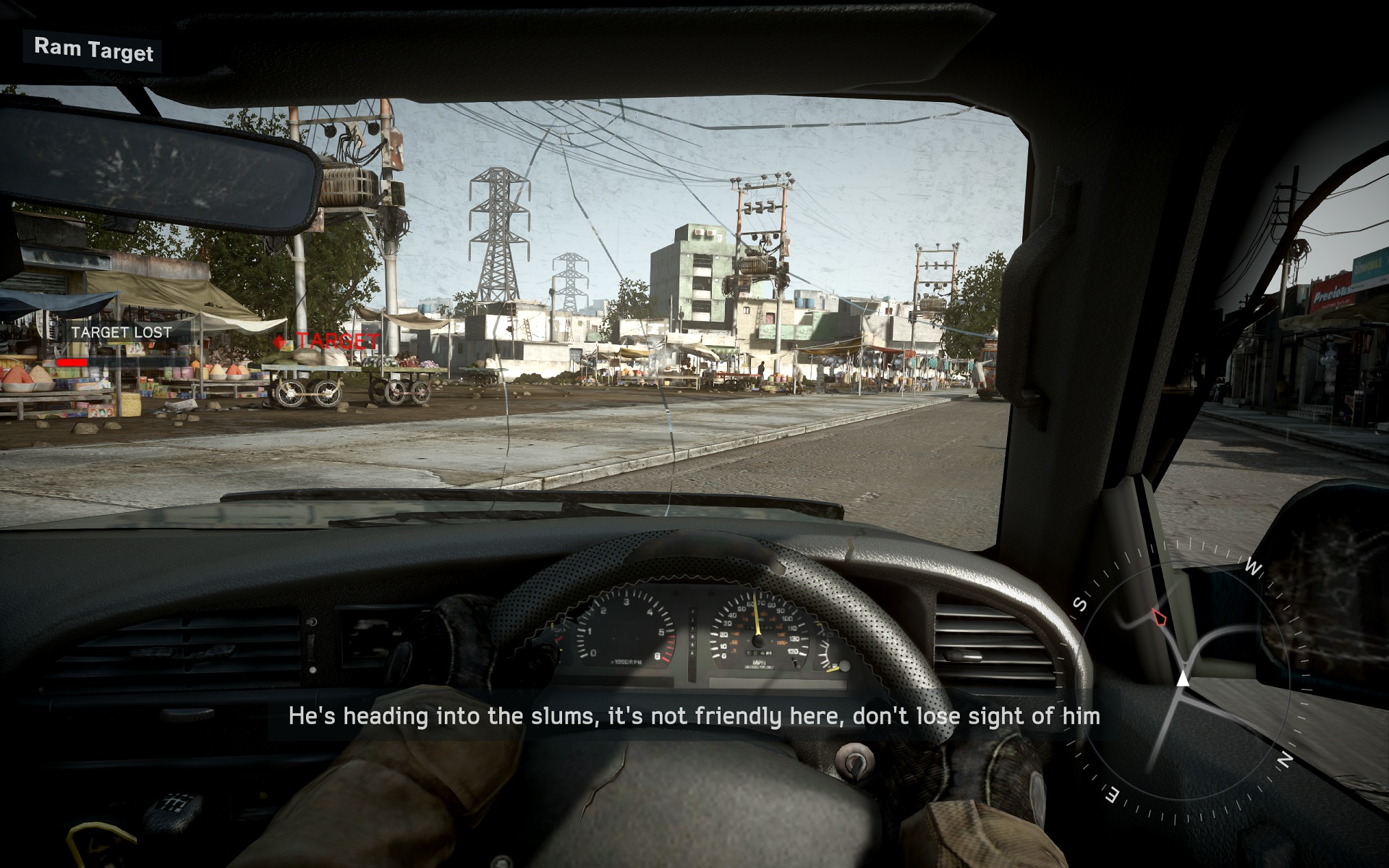The width and height of the screenshot is (1389, 868).
Task: Select the red target marker on minimap
Action: click(1159, 617)
